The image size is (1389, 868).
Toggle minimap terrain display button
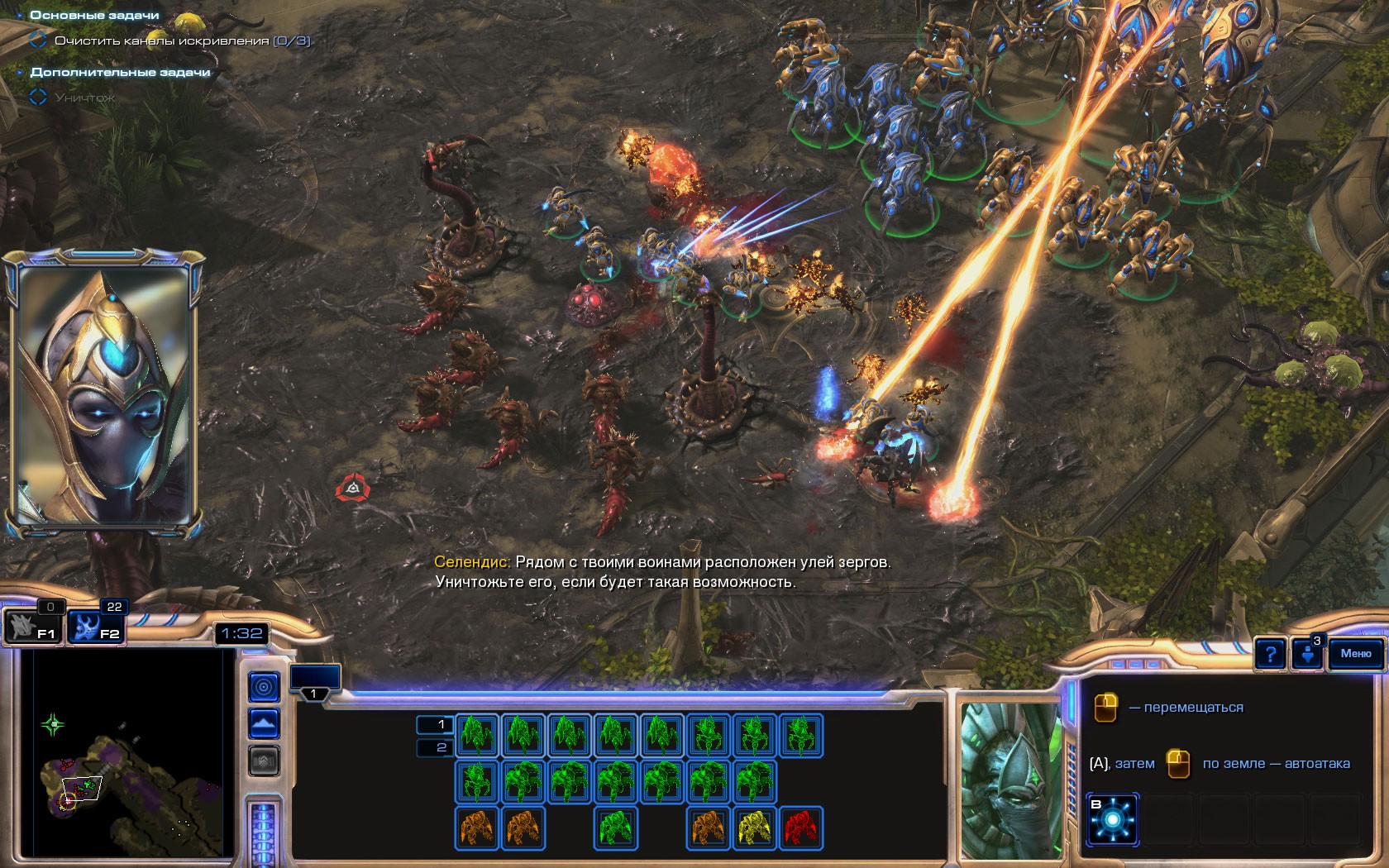pyautogui.click(x=264, y=725)
